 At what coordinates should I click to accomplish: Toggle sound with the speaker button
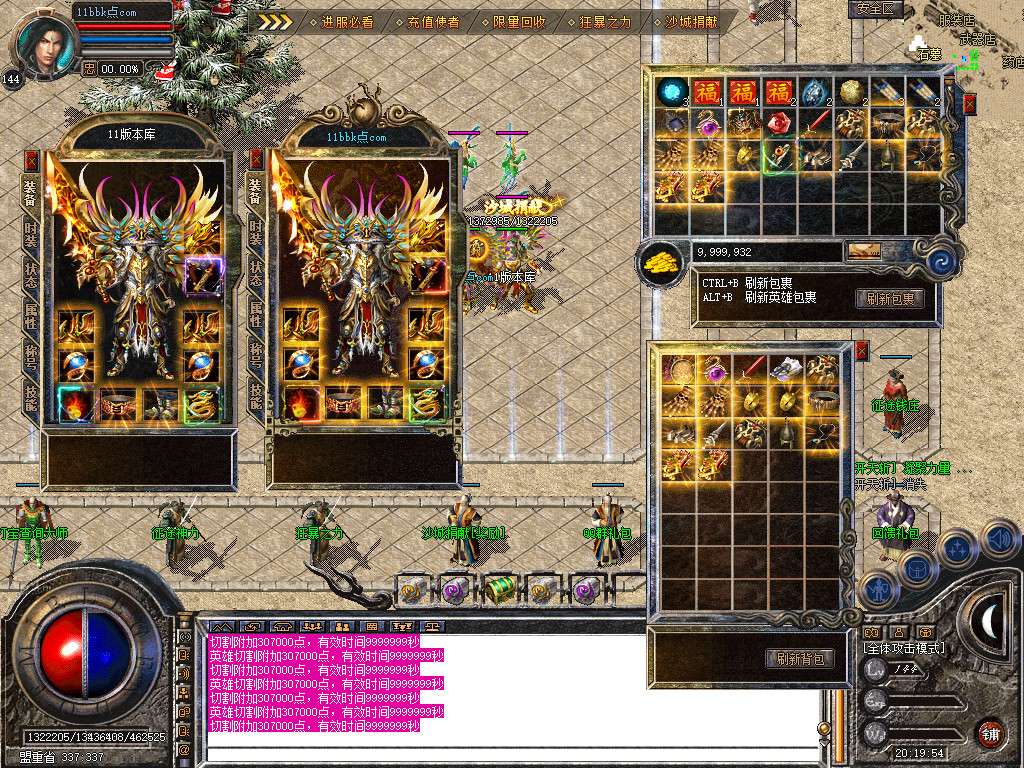pyautogui.click(x=1000, y=539)
